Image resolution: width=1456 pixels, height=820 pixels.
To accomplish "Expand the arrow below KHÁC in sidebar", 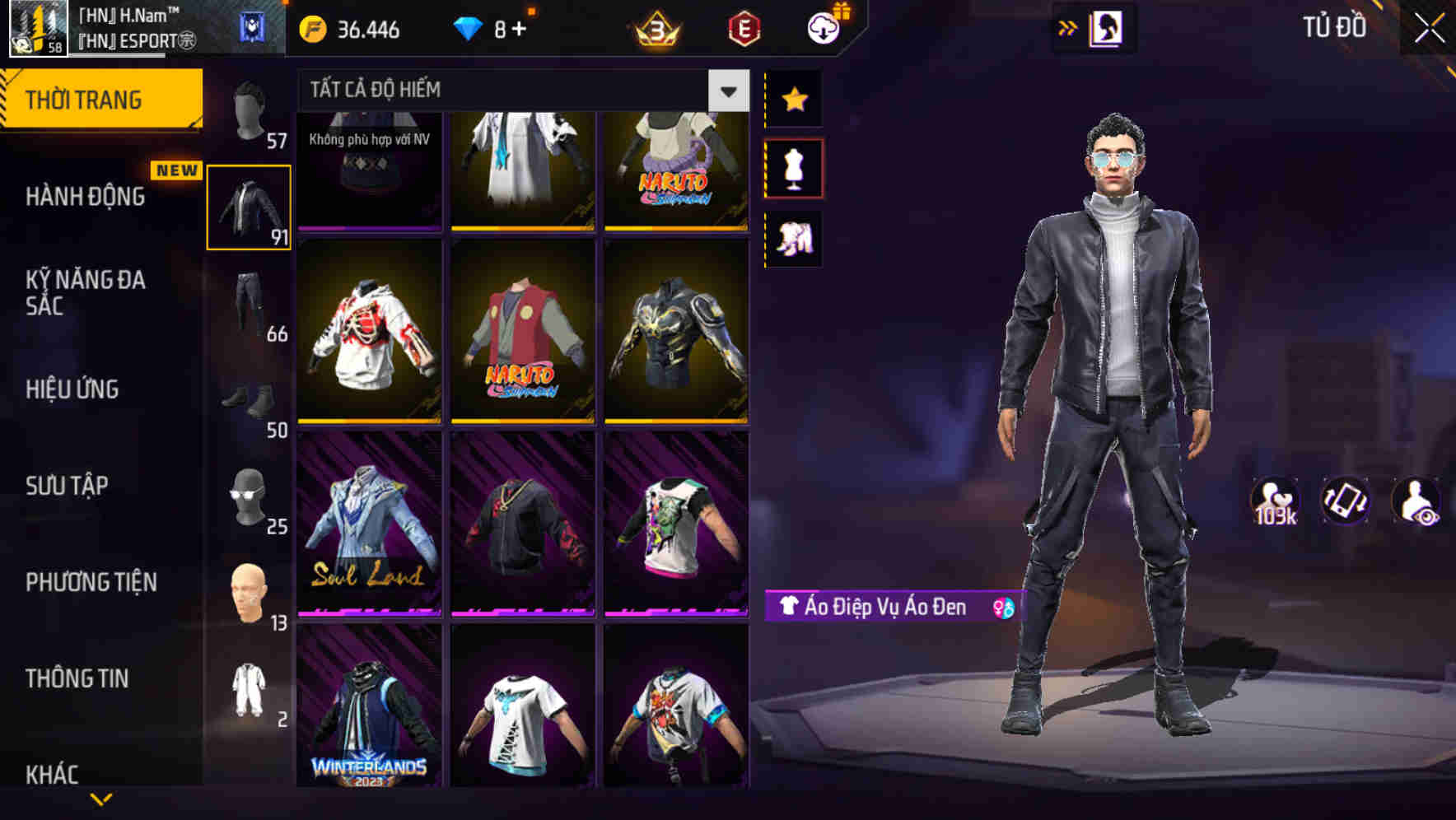I will click(x=100, y=800).
